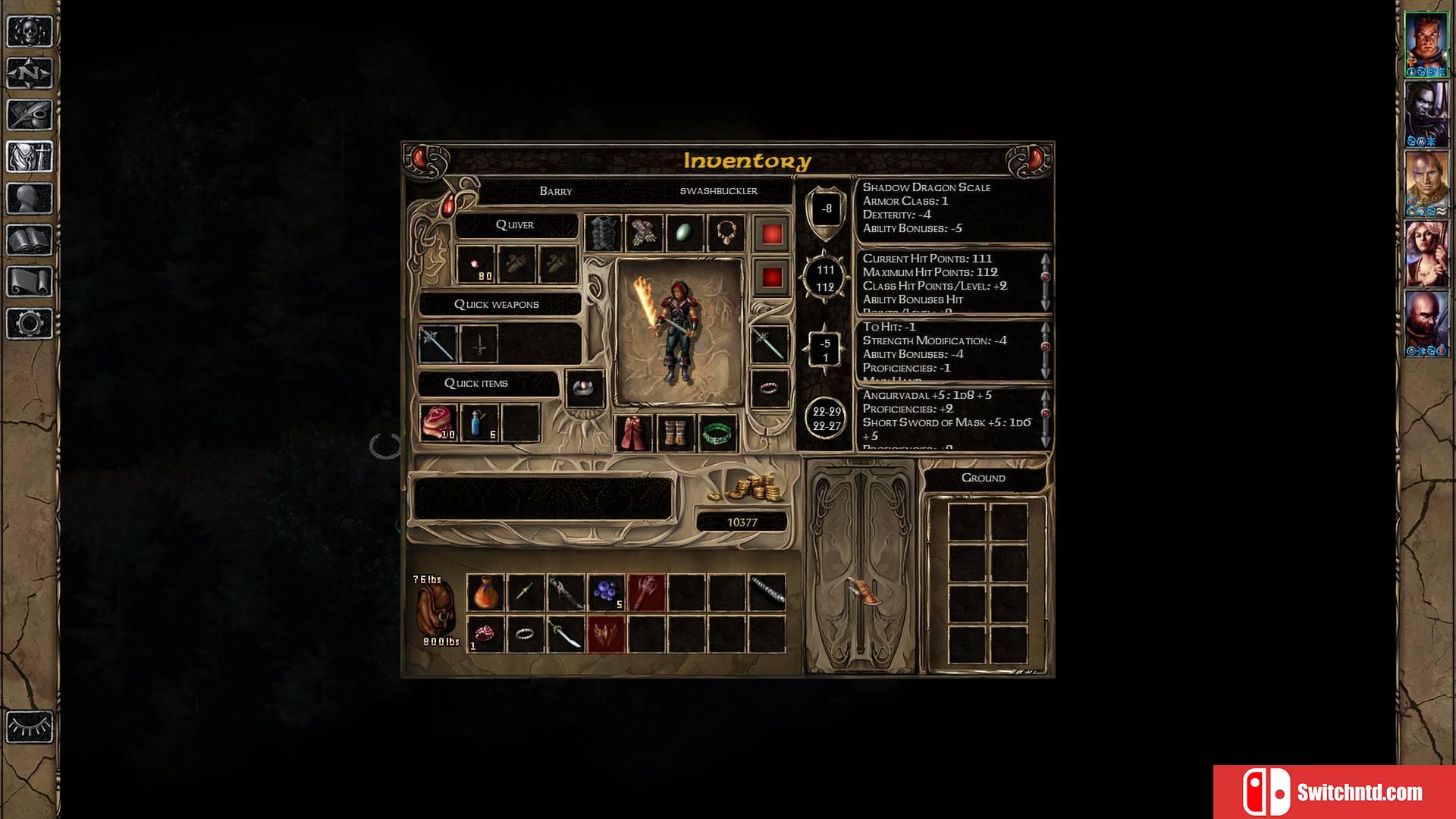Select the orange pouch in the backpack
The width and height of the screenshot is (1456, 819).
point(485,592)
